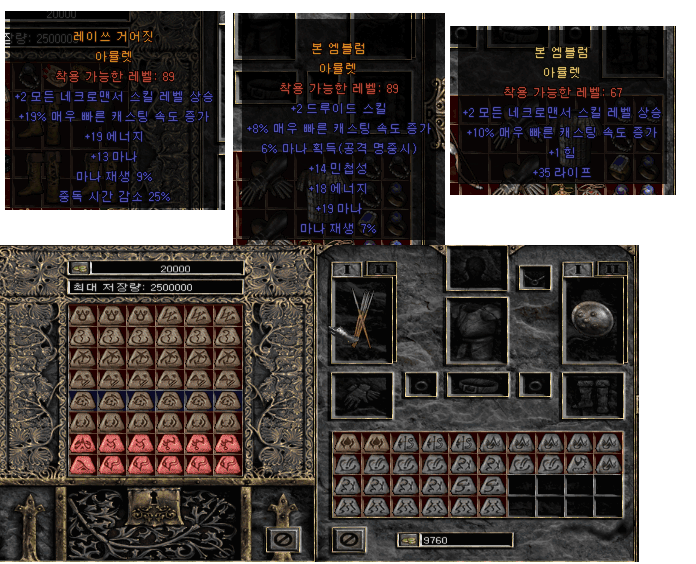696x564 pixels.
Task: Select the empty boots slot
Action: coord(595,395)
